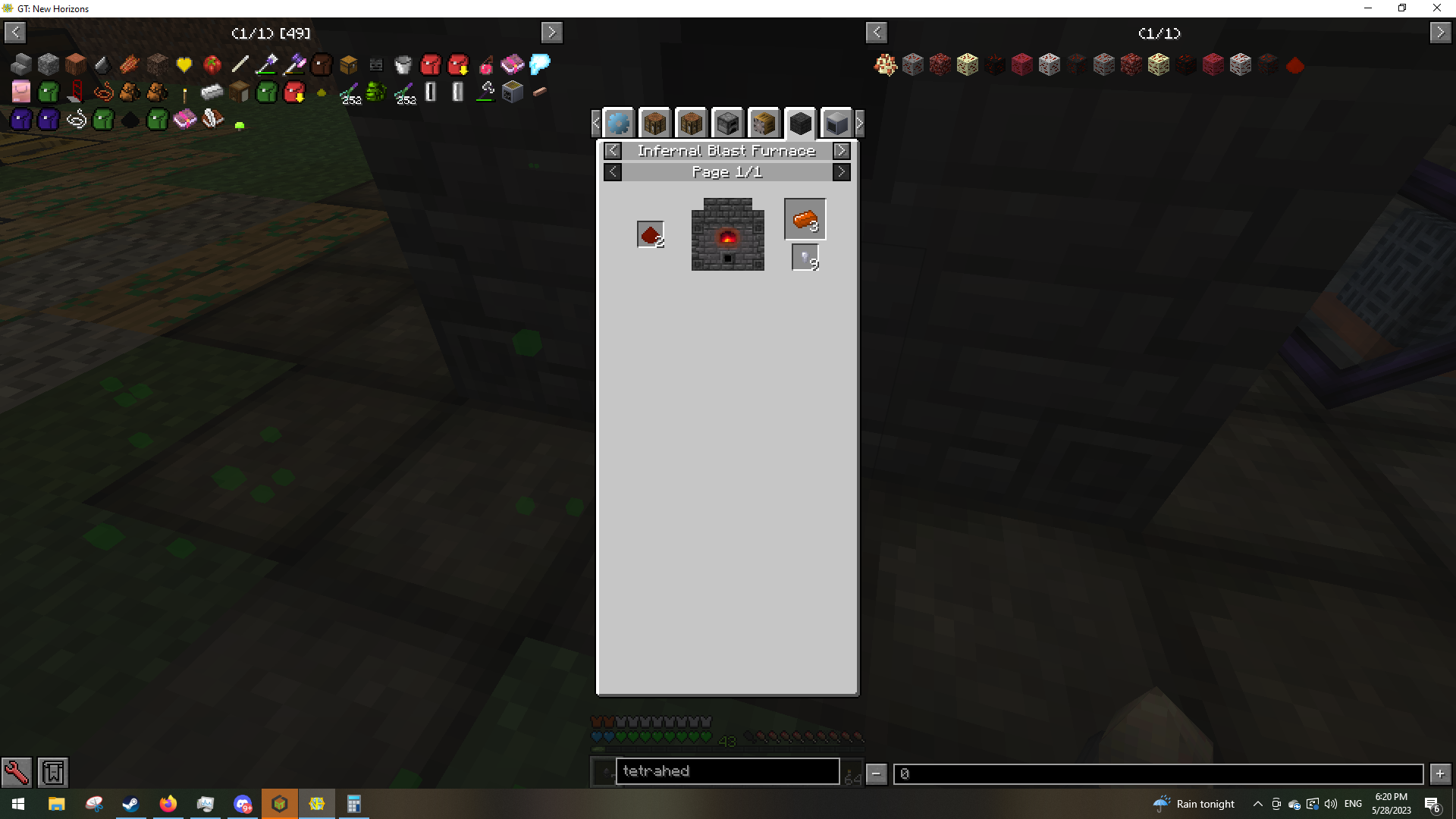The height and width of the screenshot is (819, 1456).
Task: Click the small secondary output slot below the ingot
Action: [x=805, y=256]
